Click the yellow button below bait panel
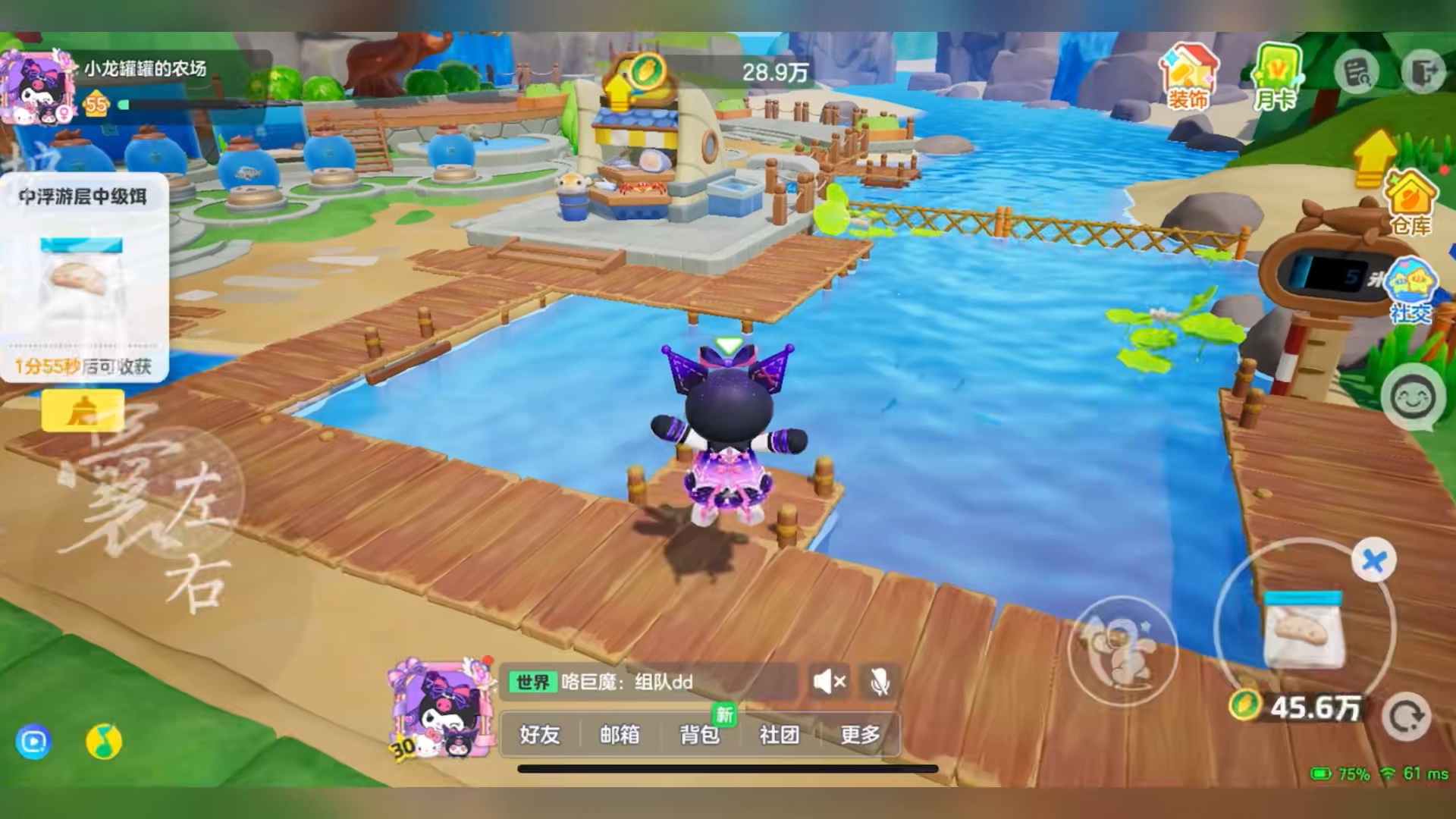1456x819 pixels. click(83, 411)
